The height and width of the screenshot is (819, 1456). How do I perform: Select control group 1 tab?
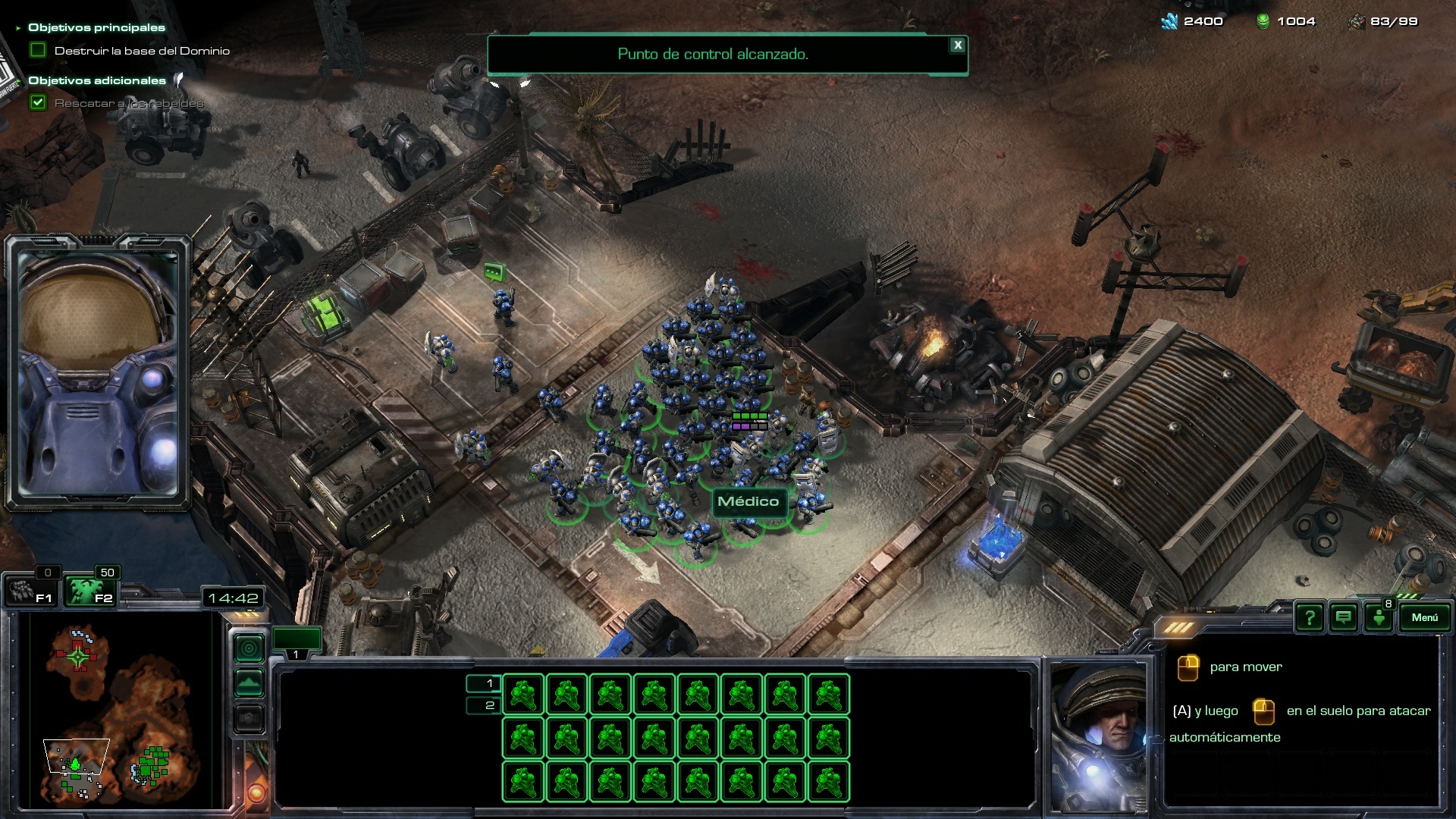297,643
